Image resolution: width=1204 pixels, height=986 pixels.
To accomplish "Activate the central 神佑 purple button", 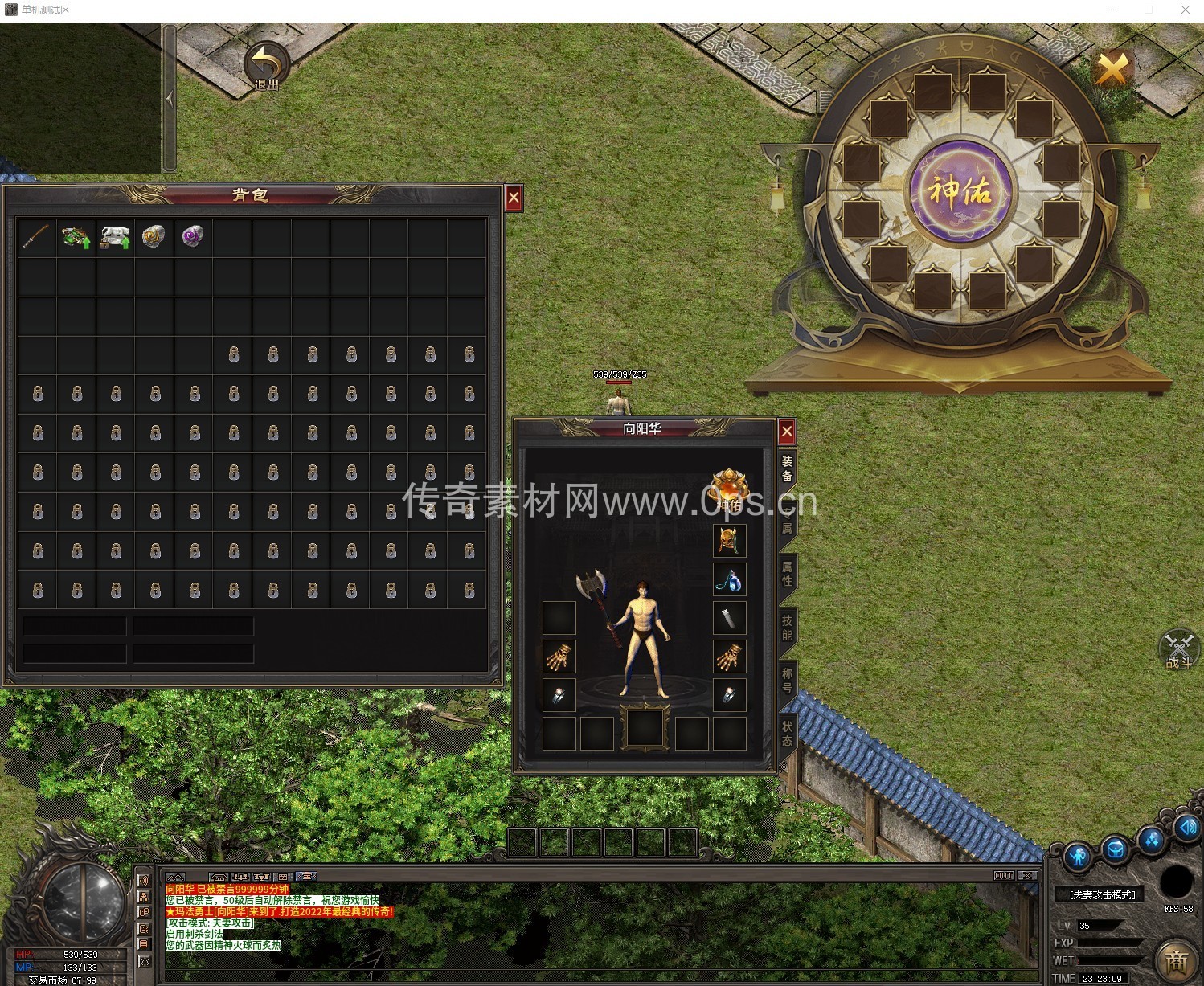I will (x=960, y=190).
